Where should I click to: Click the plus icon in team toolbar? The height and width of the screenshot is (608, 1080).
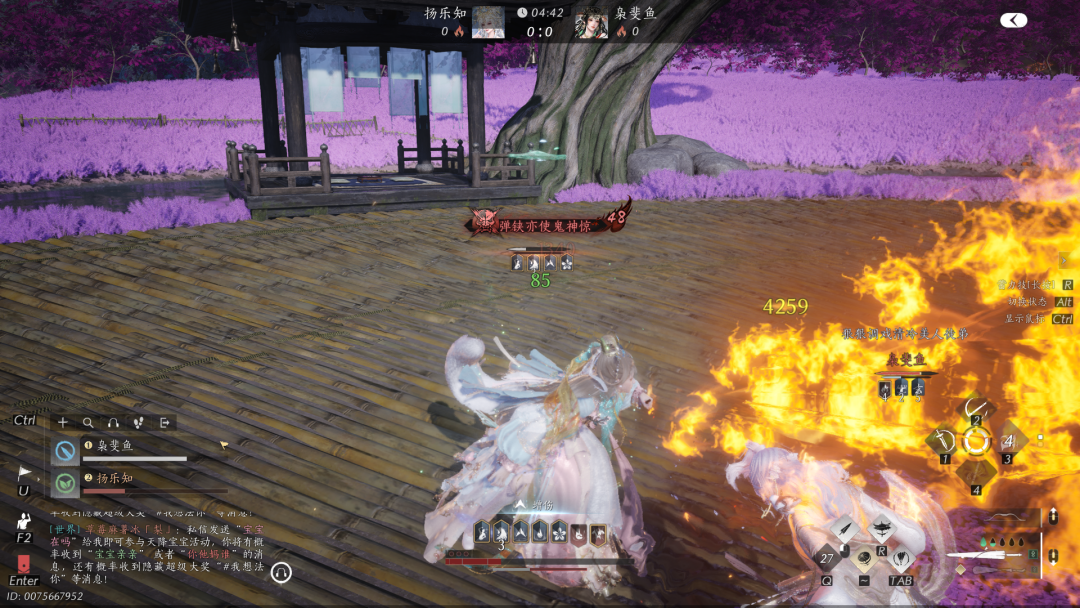(63, 423)
